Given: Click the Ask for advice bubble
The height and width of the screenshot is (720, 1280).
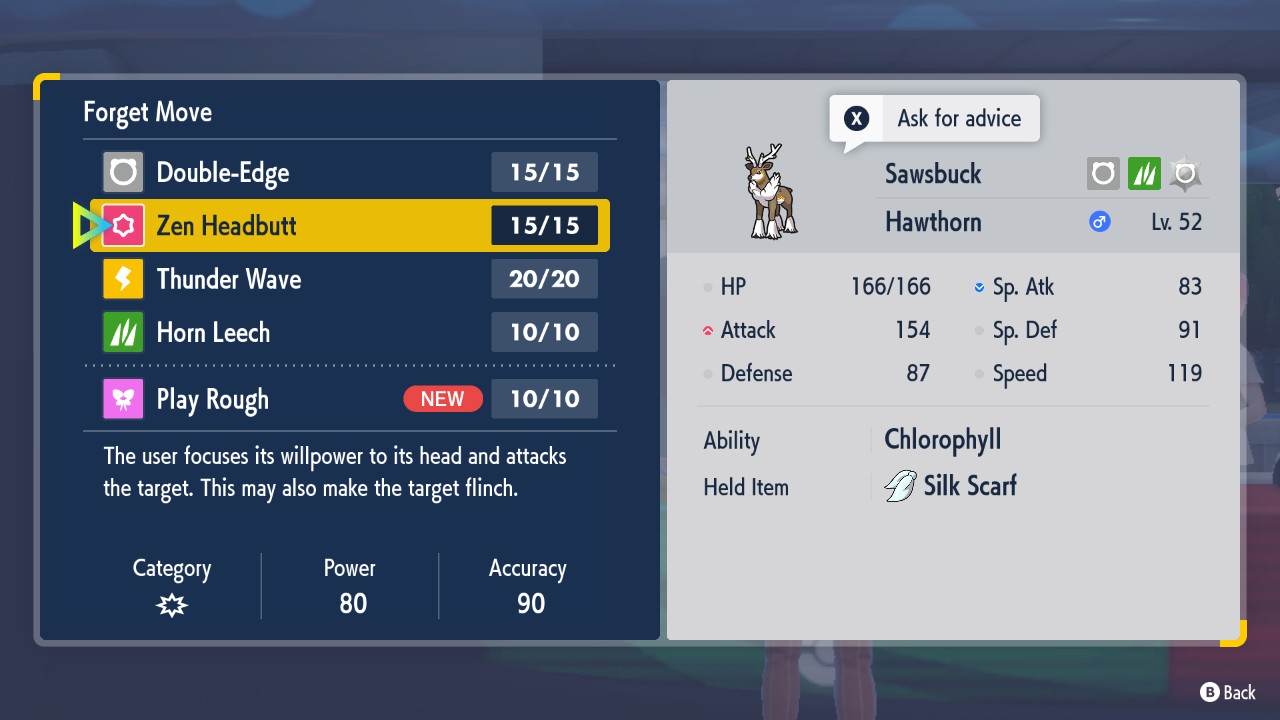Looking at the screenshot, I should pyautogui.click(x=935, y=119).
